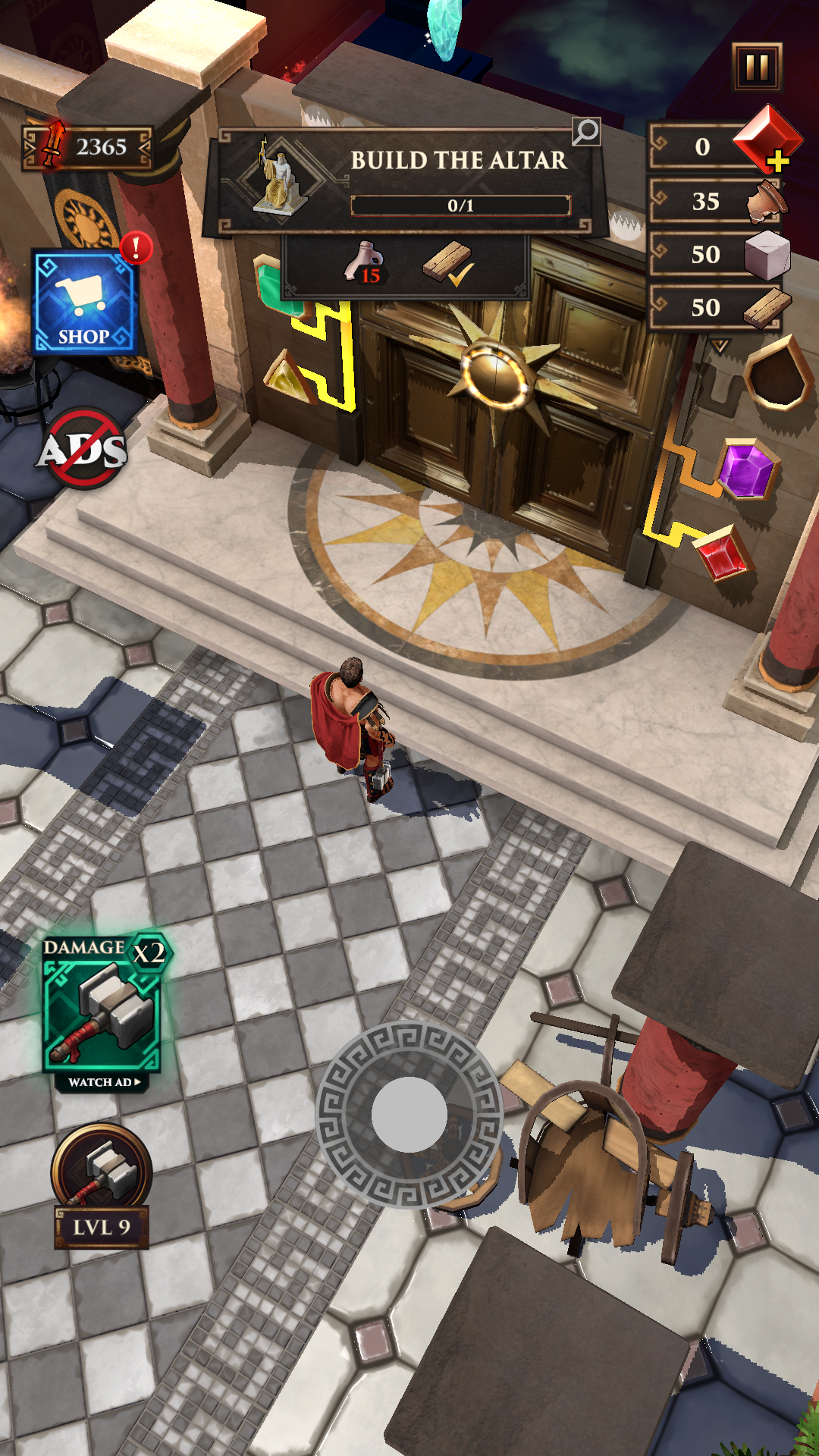Expand the resource list arrow
The height and width of the screenshot is (1456, 819).
[x=719, y=347]
